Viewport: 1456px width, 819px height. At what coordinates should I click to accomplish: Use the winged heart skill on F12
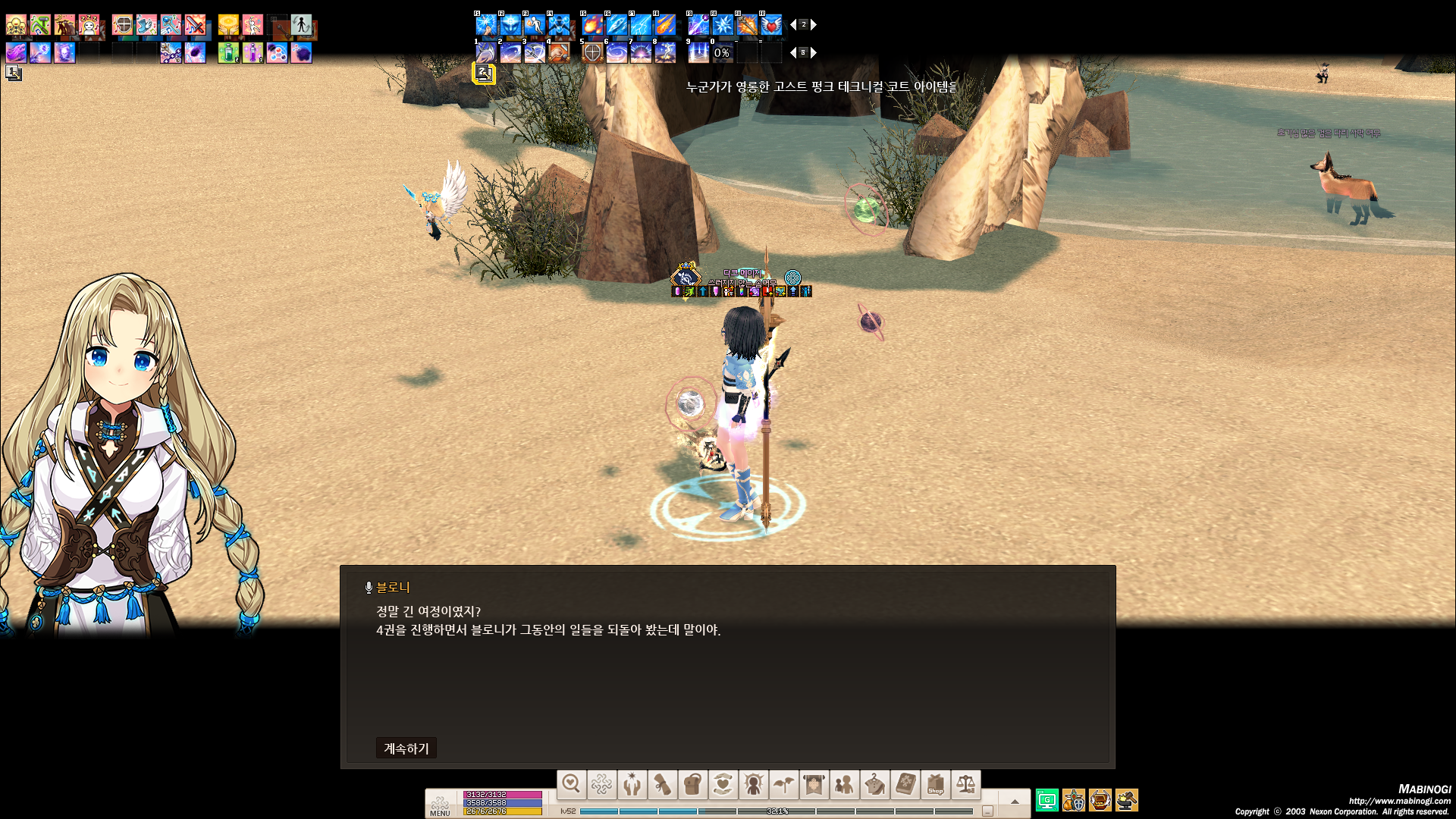[x=771, y=25]
